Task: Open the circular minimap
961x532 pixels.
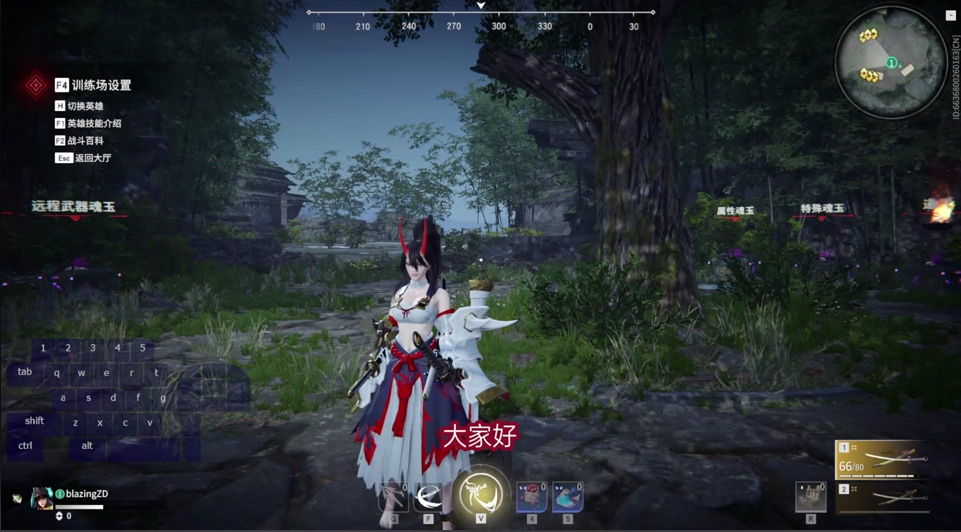Action: 890,63
